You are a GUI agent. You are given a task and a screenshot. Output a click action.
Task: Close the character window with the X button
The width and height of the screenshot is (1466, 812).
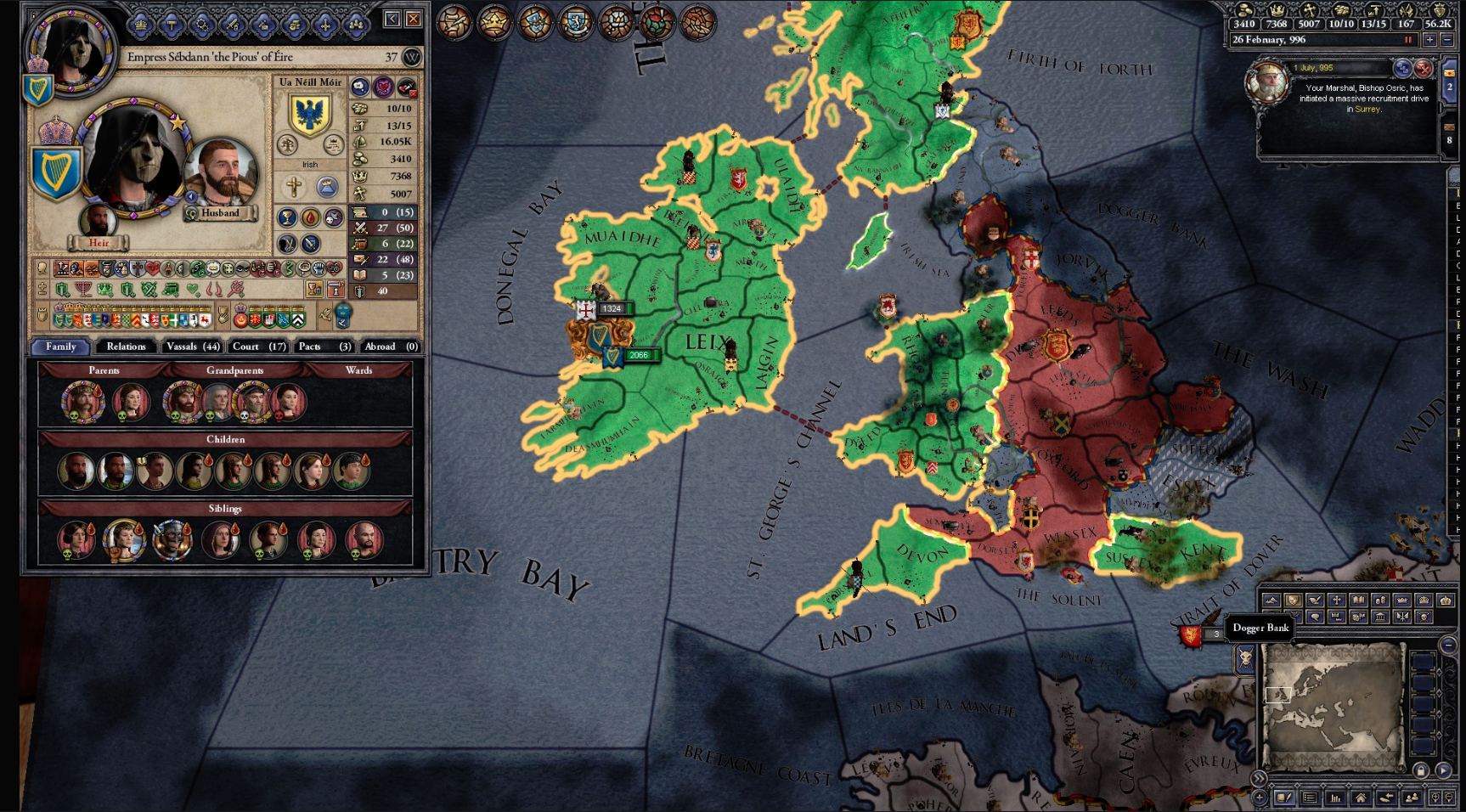click(413, 20)
